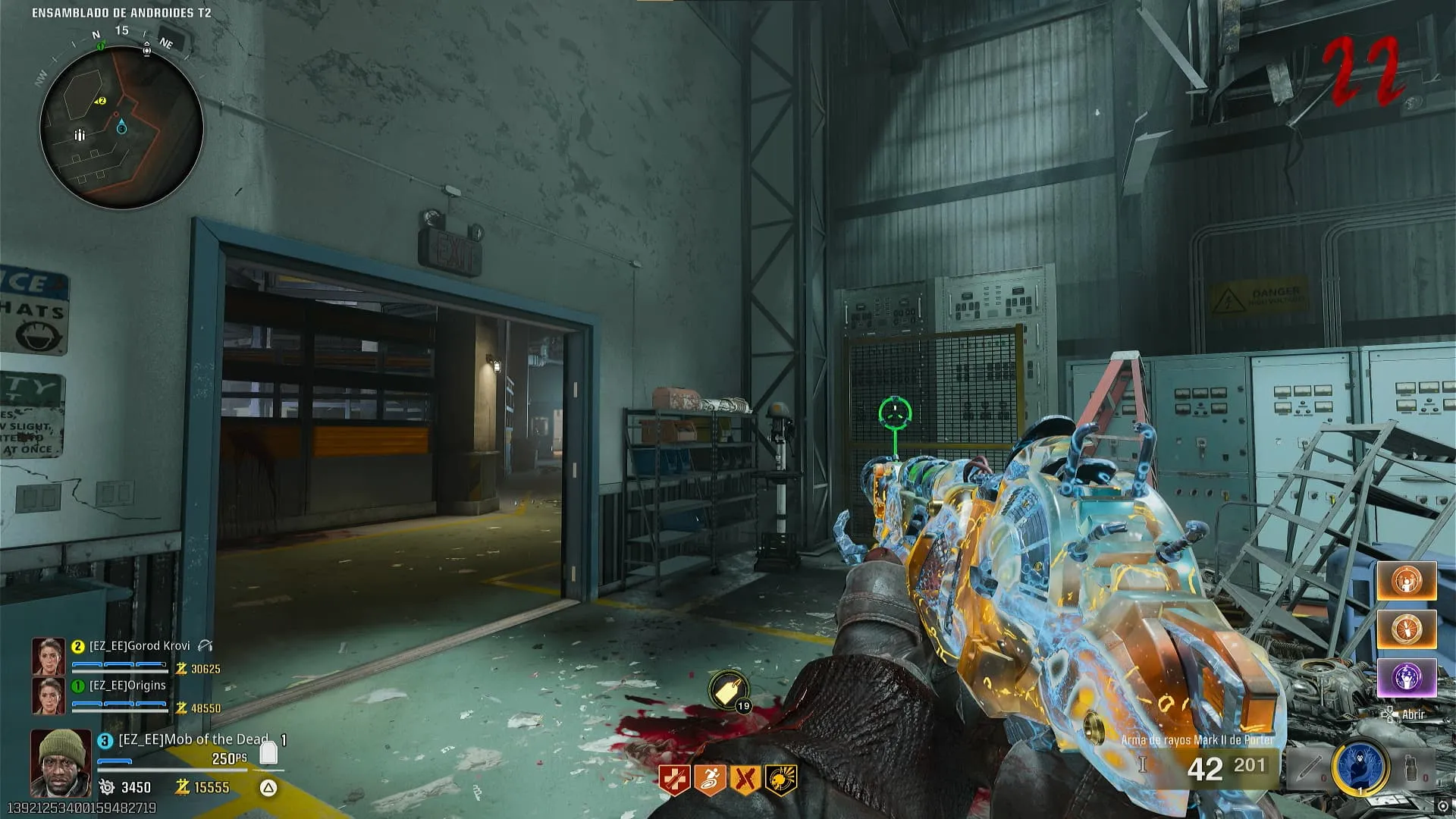This screenshot has width=1456, height=819.
Task: Use the purple GobbleGum slot
Action: [1406, 677]
